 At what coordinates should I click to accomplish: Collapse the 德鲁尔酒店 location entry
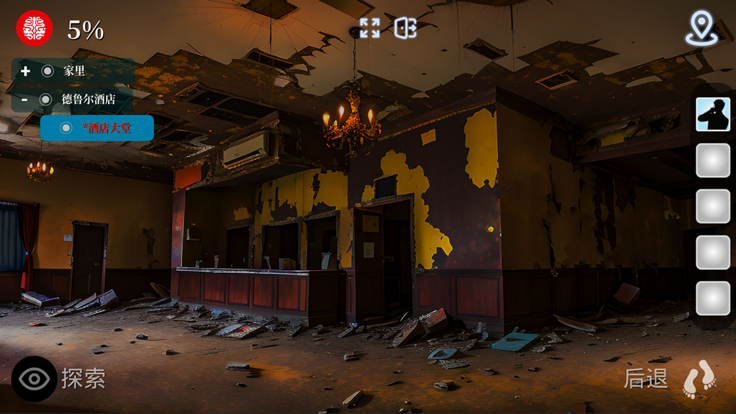pyautogui.click(x=26, y=99)
